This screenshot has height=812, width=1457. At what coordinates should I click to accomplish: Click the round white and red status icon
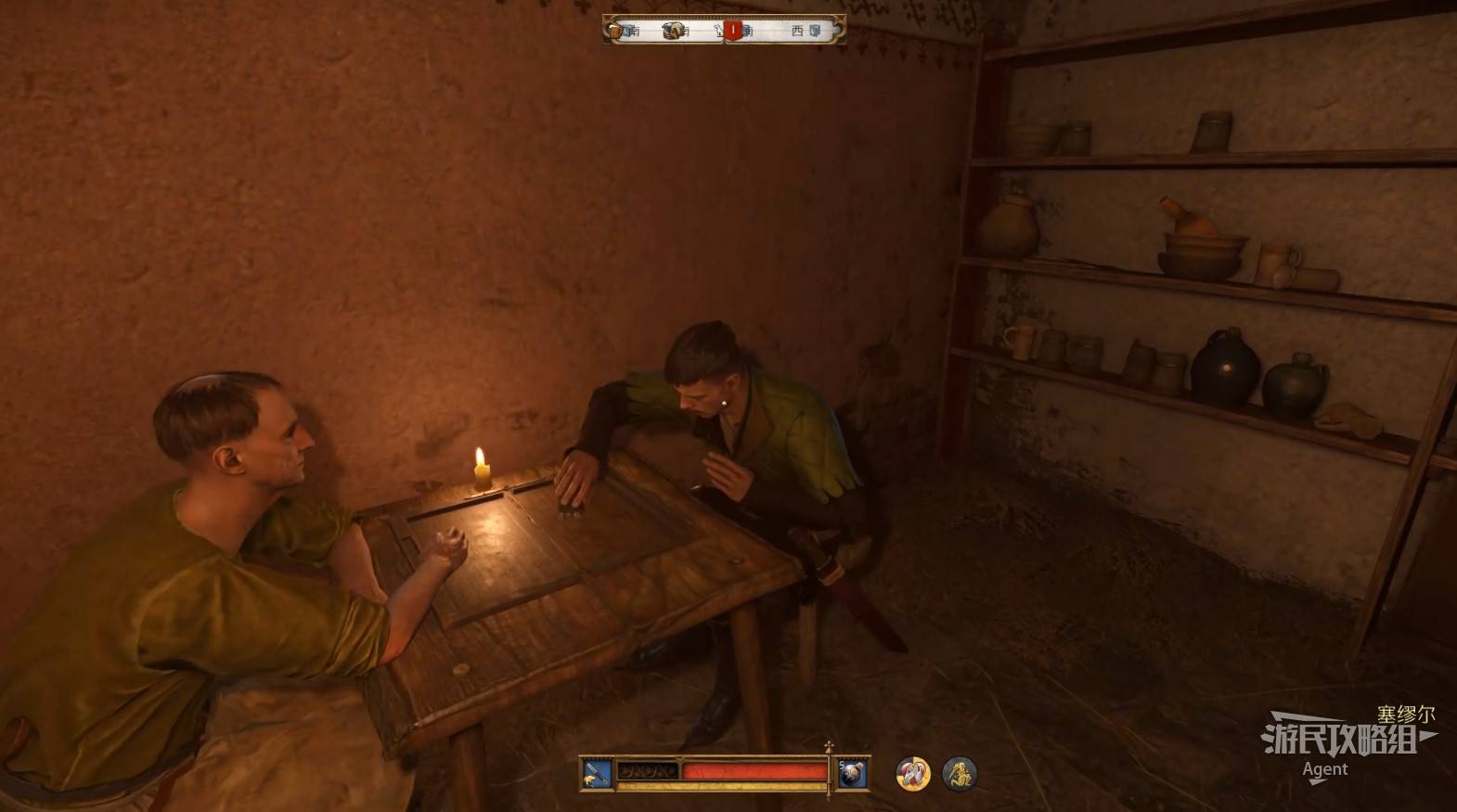(913, 773)
